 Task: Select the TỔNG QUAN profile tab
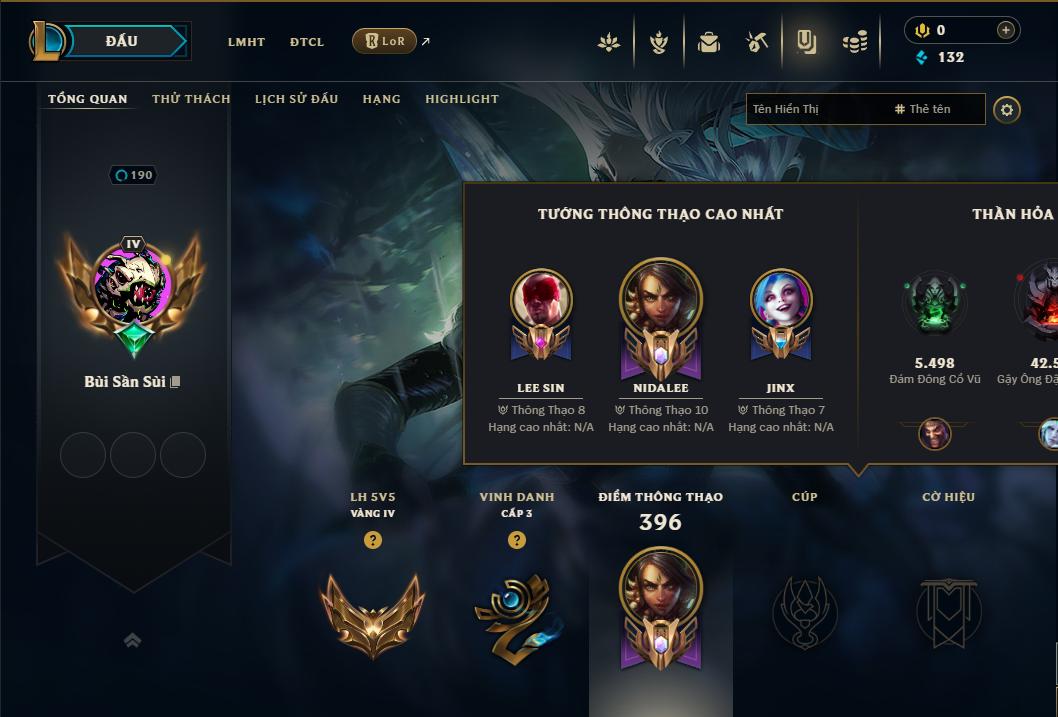88,99
